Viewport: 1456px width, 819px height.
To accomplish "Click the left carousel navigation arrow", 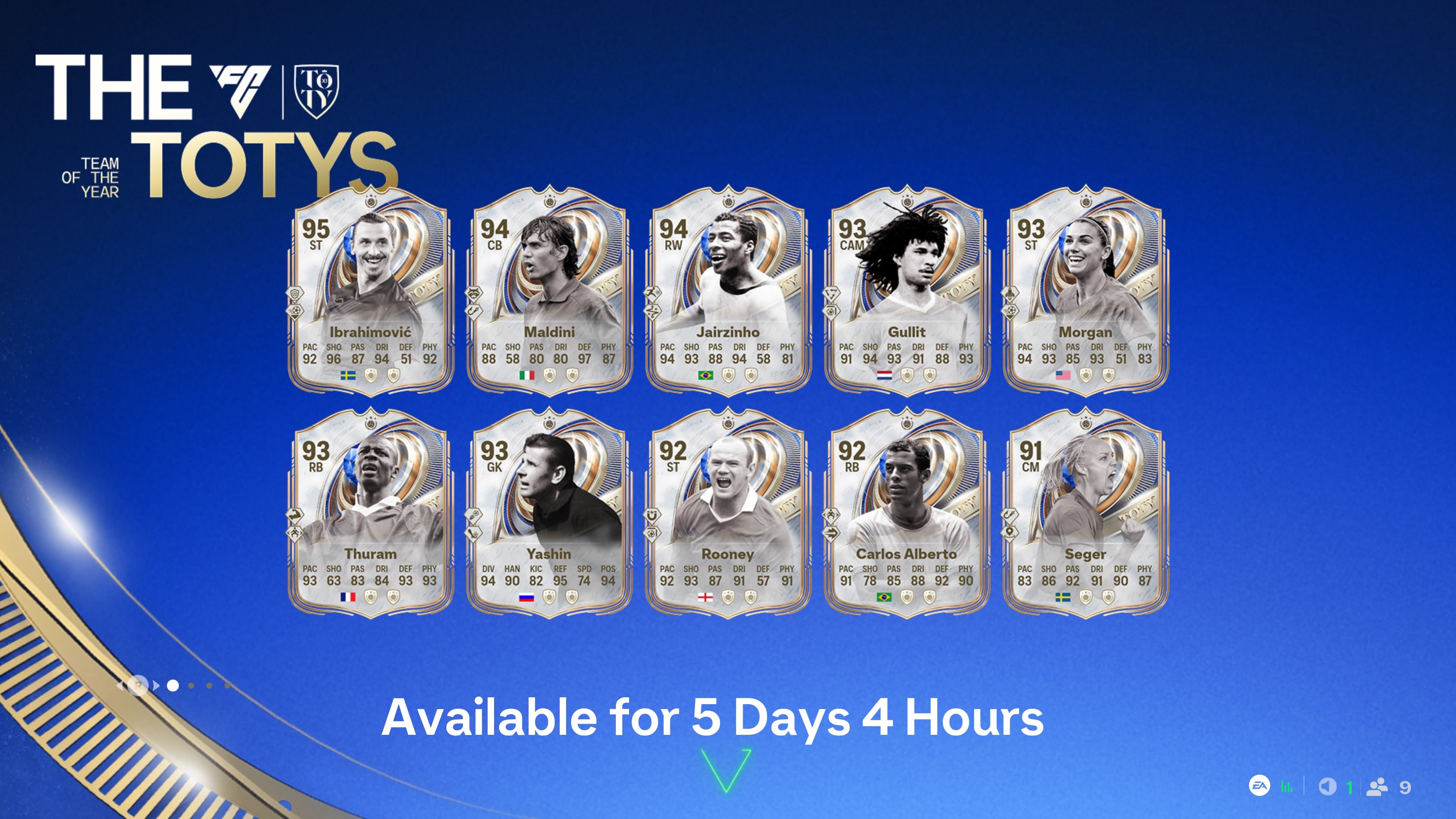I will [120, 686].
